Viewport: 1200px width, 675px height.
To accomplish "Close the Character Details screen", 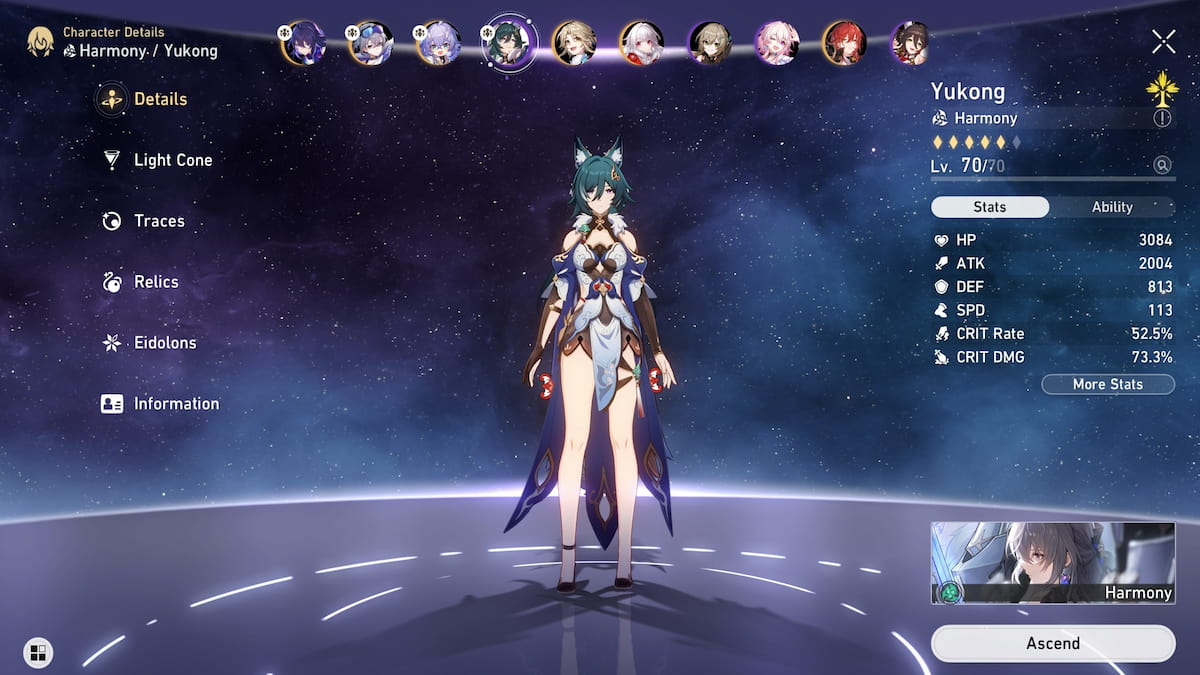I will tap(1163, 41).
